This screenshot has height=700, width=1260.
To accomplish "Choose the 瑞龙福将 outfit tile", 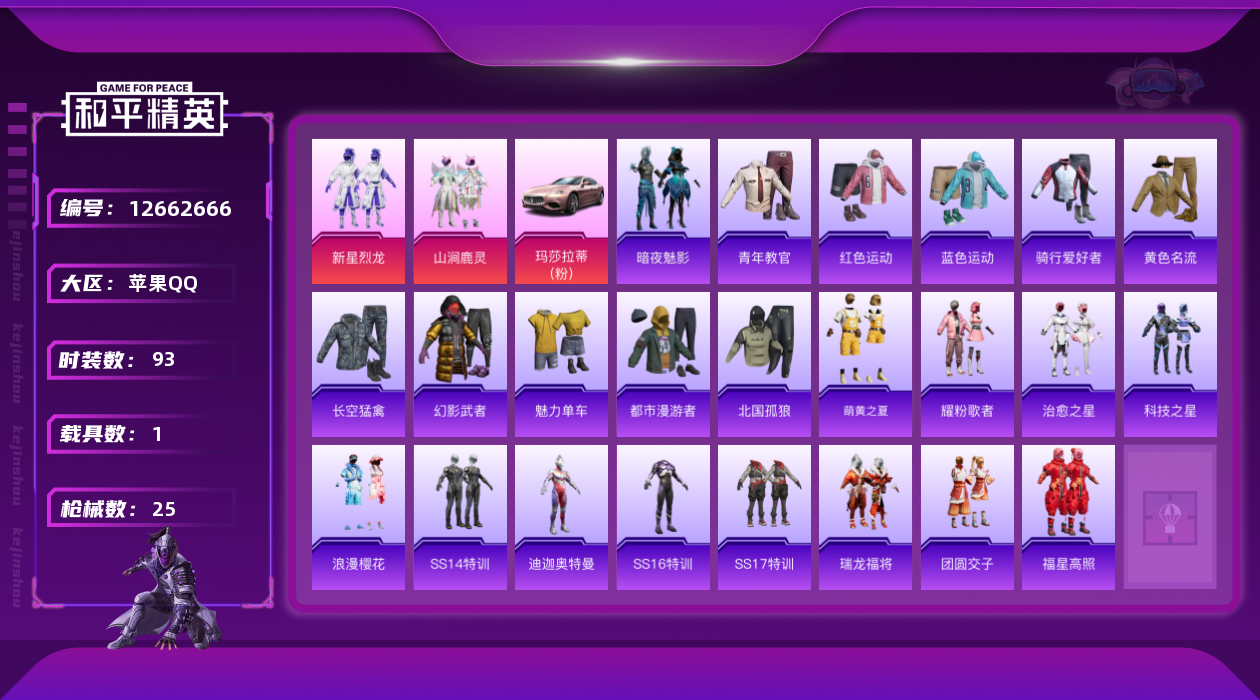I will [865, 517].
